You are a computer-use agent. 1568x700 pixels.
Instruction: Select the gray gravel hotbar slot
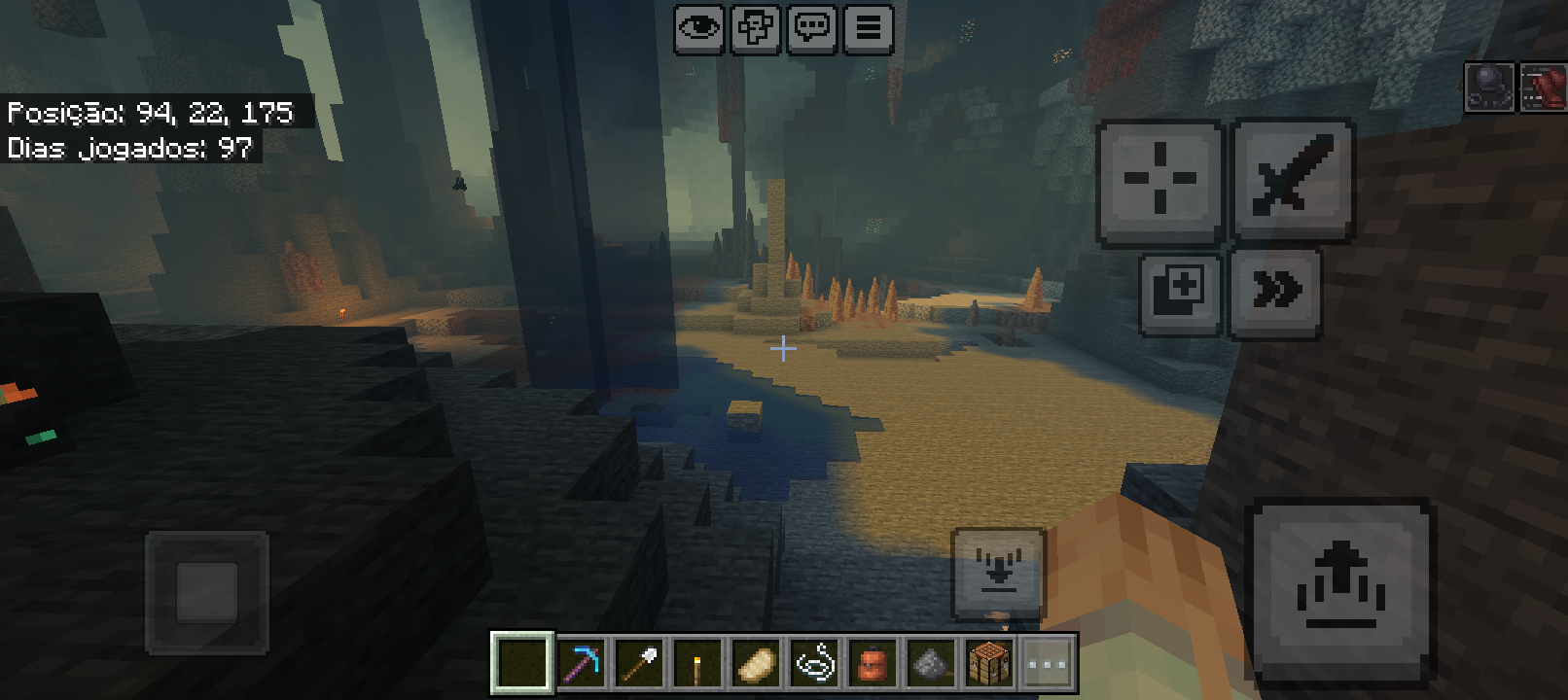tap(931, 665)
